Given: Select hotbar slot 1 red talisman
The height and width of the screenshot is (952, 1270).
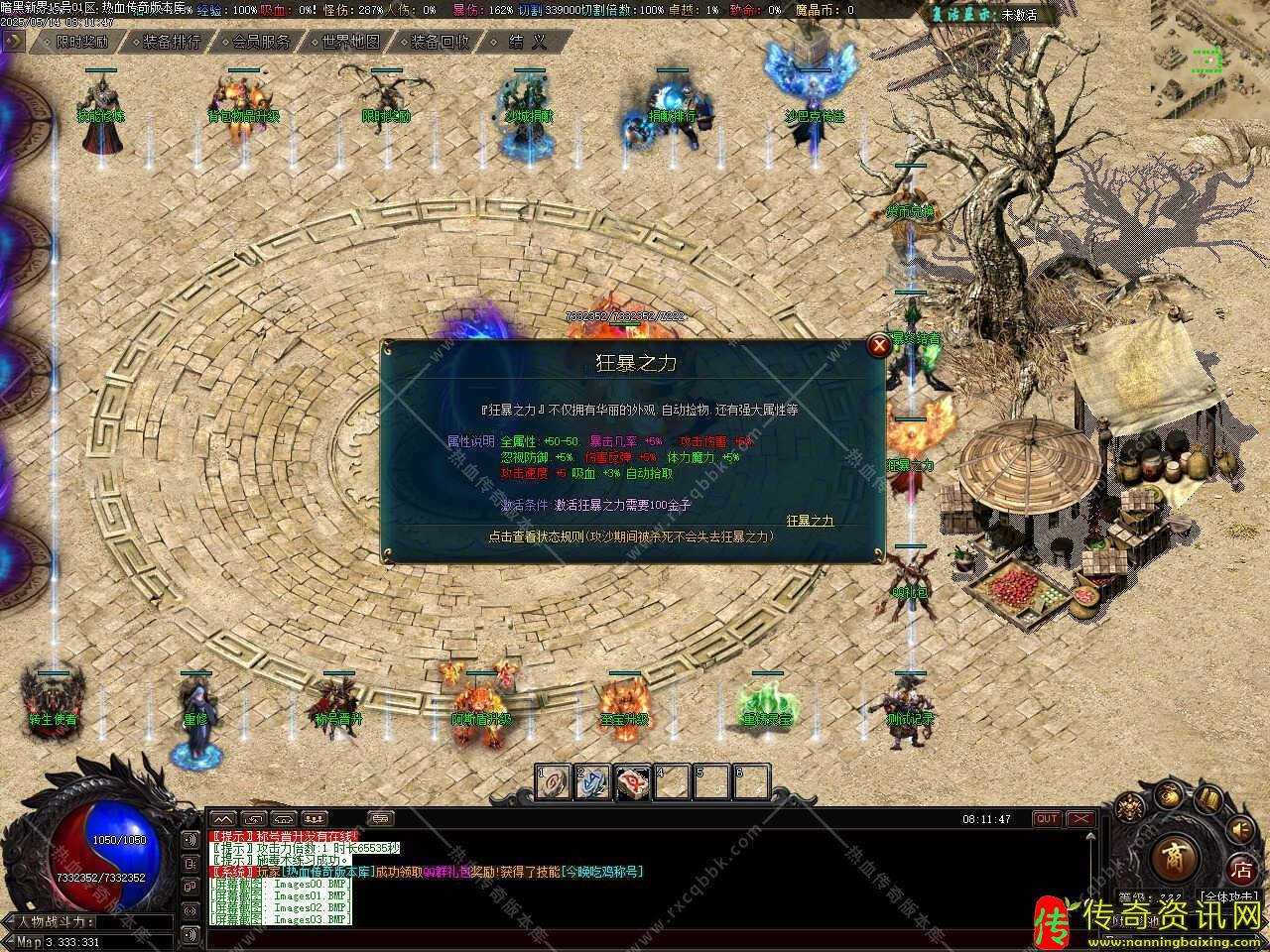Looking at the screenshot, I should 554,782.
